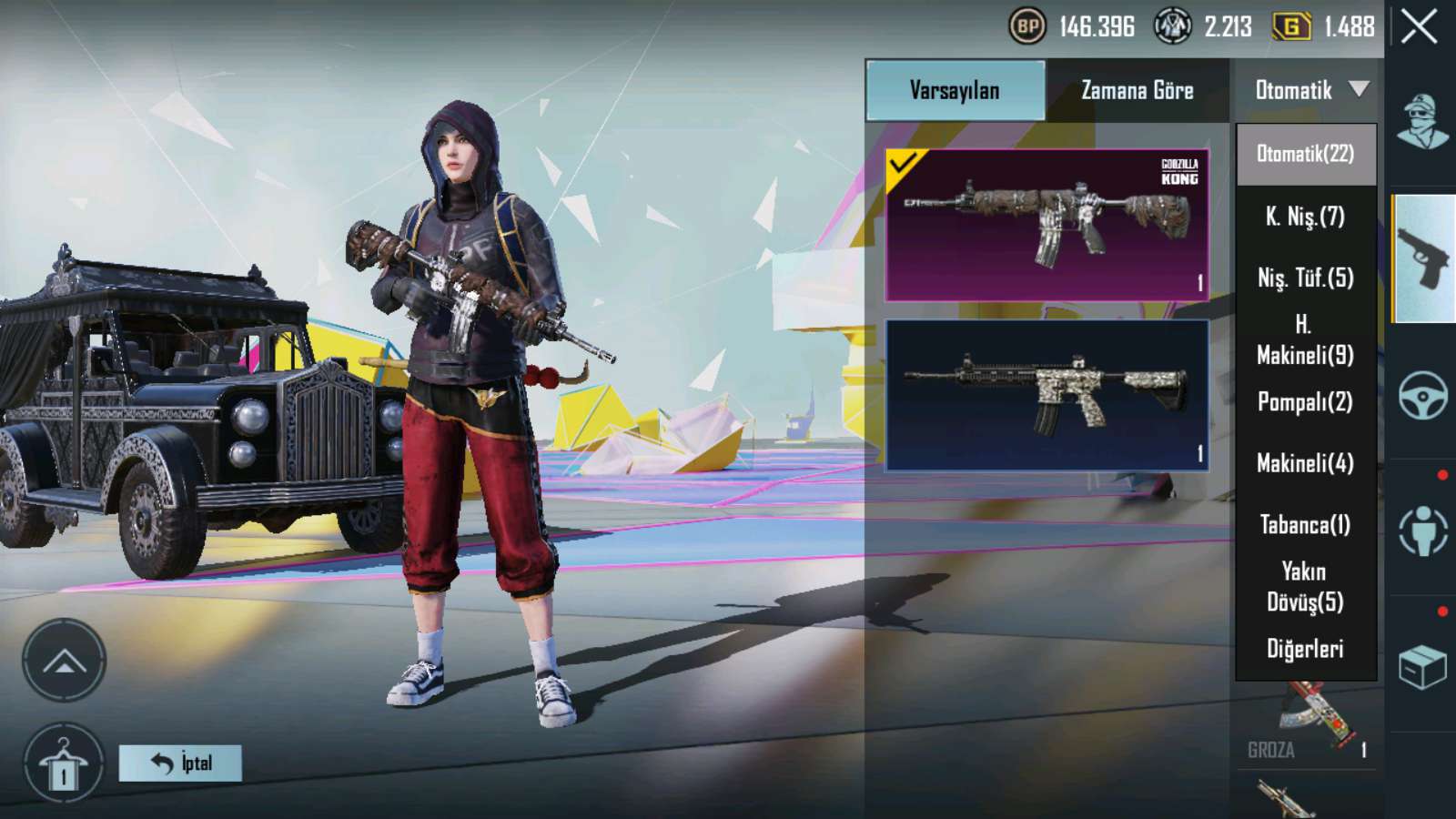This screenshot has width=1456, height=819.
Task: Open the crate box tab
Action: (1422, 668)
